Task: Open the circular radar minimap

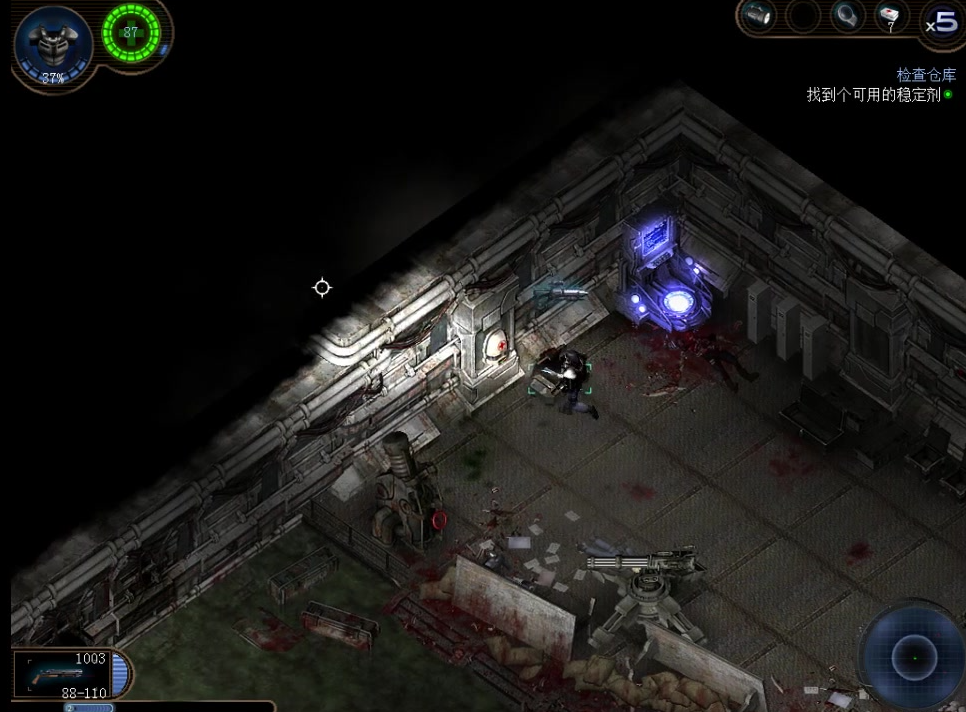Action: pos(913,657)
